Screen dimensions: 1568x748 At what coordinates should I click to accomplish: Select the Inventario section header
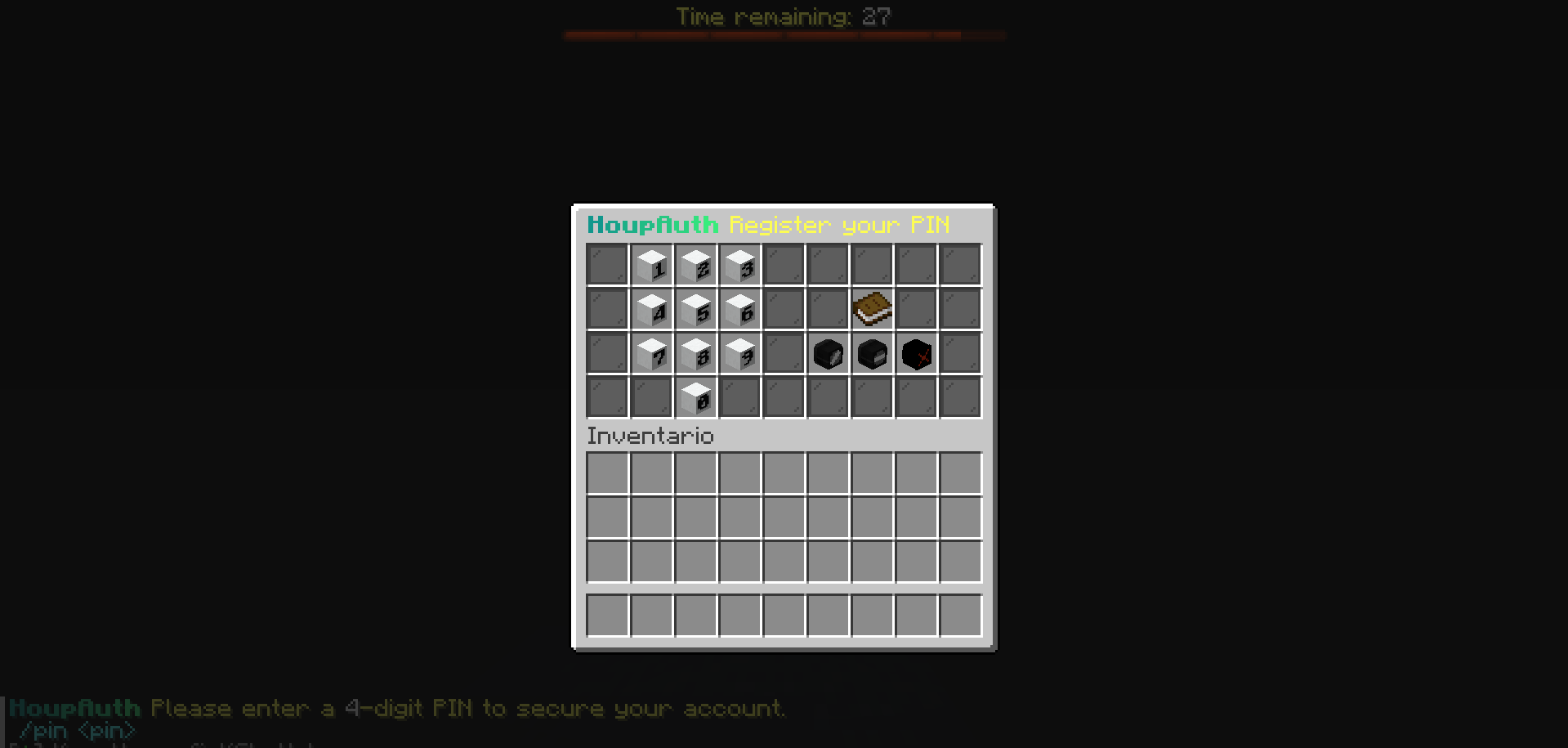[x=650, y=436]
